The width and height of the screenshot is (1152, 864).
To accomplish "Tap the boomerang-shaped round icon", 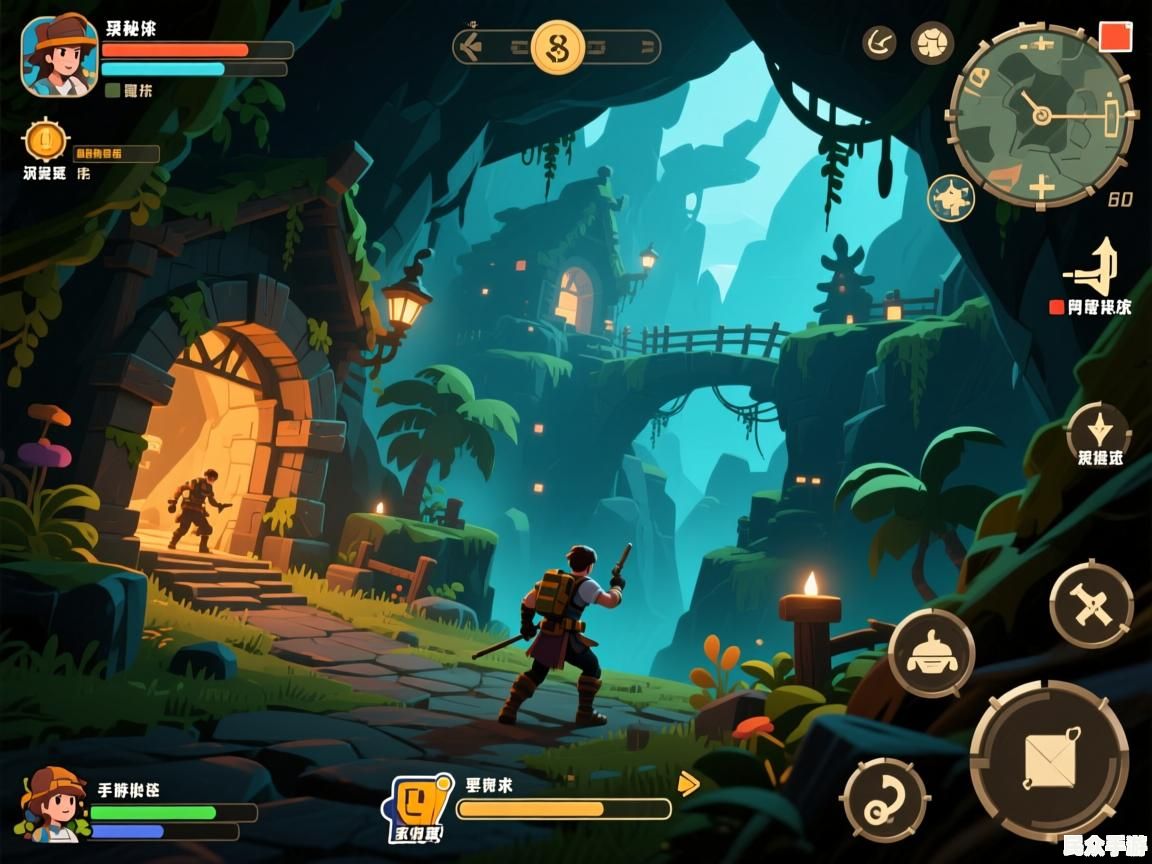I will click(880, 43).
